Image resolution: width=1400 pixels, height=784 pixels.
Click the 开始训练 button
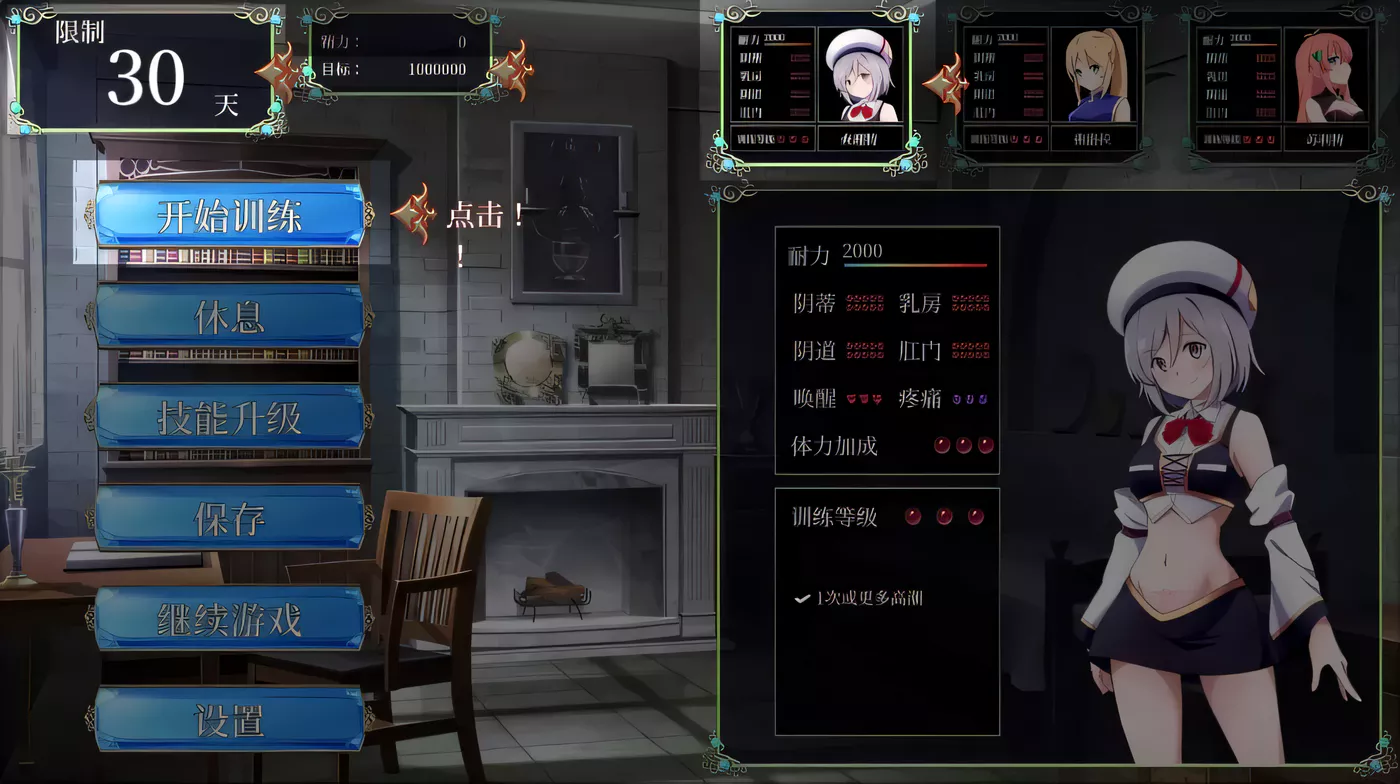pos(230,213)
